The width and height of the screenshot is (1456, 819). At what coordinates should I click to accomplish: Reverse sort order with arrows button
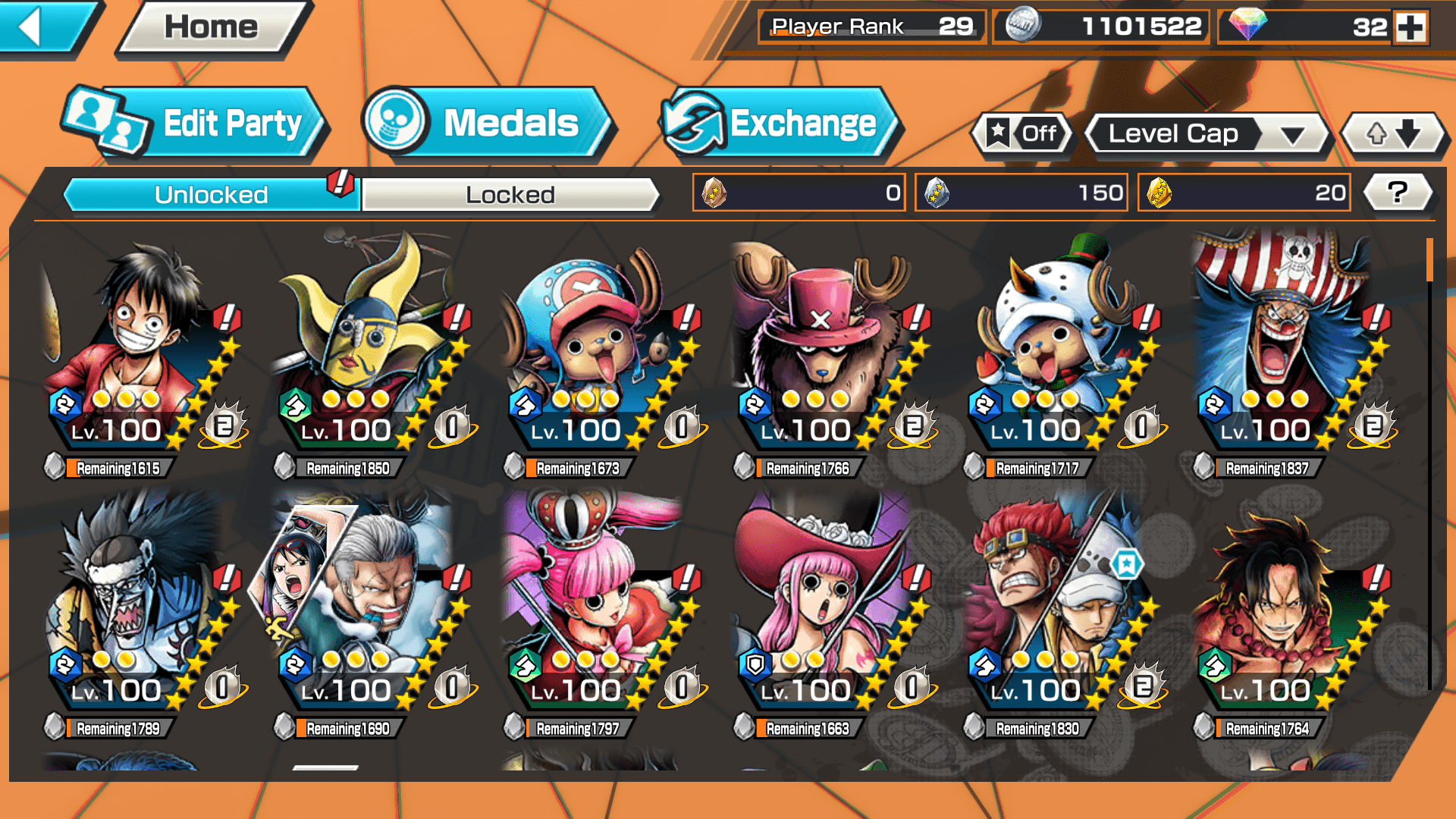(1392, 134)
